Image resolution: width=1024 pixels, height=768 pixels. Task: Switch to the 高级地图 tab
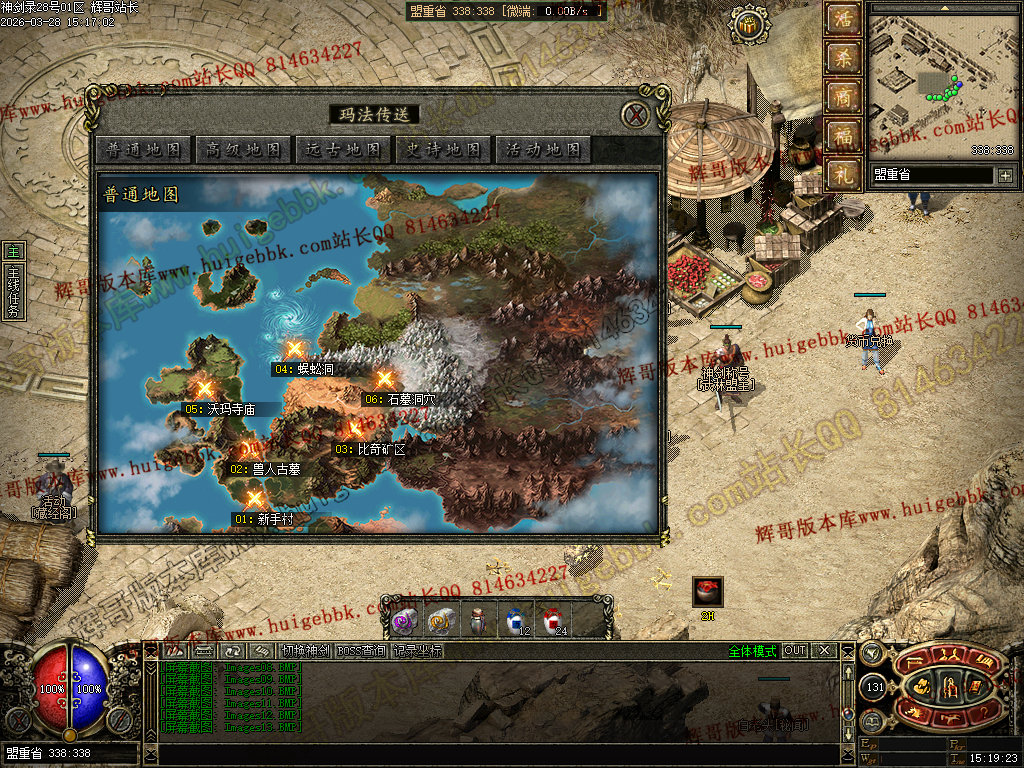[243, 150]
